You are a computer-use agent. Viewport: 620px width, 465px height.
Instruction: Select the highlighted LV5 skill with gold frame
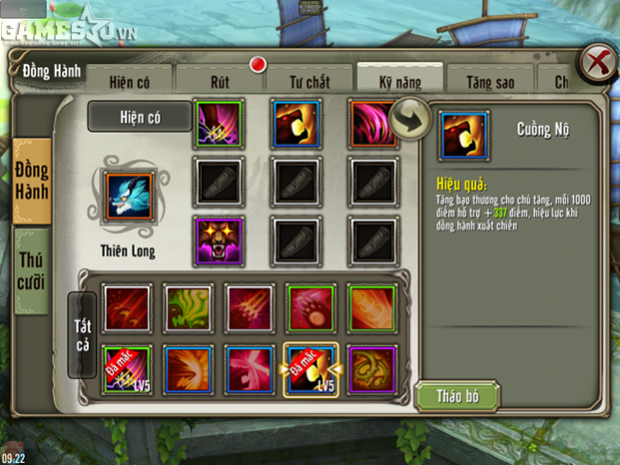(x=310, y=371)
